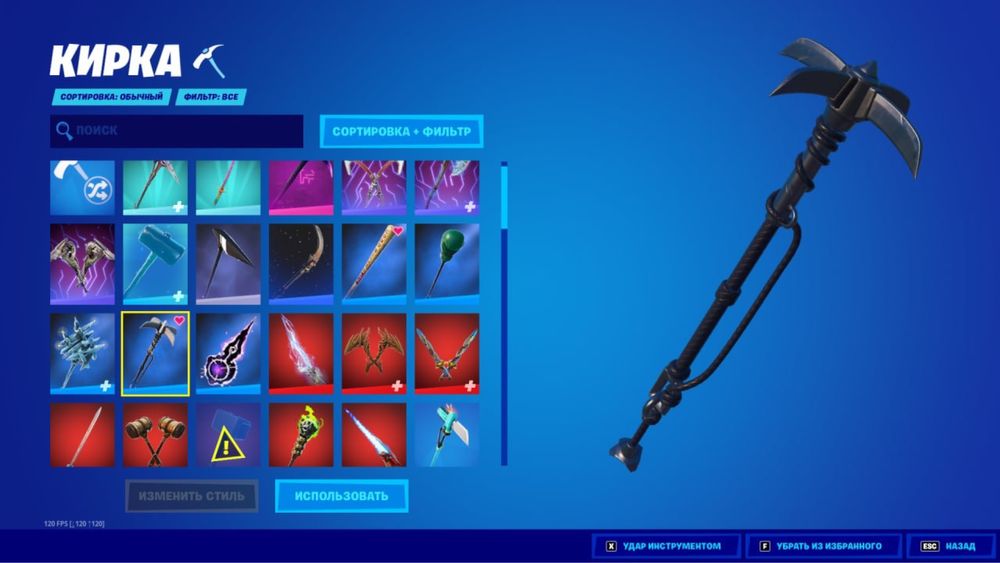The height and width of the screenshot is (563, 1000).
Task: Select the random shuffle pickaxe tile
Action: (x=82, y=187)
